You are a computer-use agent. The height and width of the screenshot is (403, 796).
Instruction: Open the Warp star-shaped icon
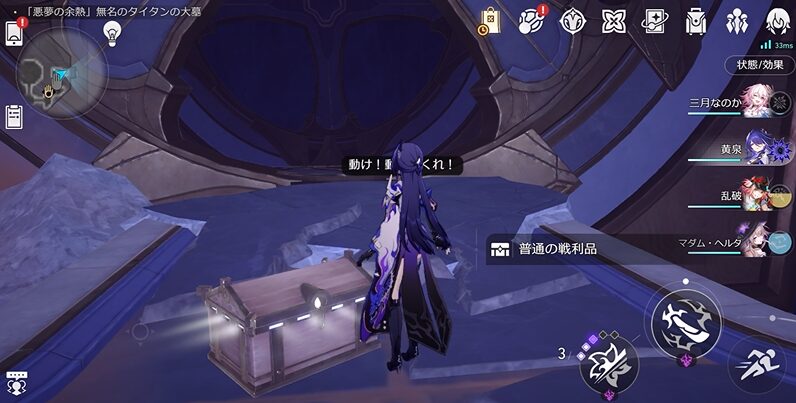coord(572,20)
